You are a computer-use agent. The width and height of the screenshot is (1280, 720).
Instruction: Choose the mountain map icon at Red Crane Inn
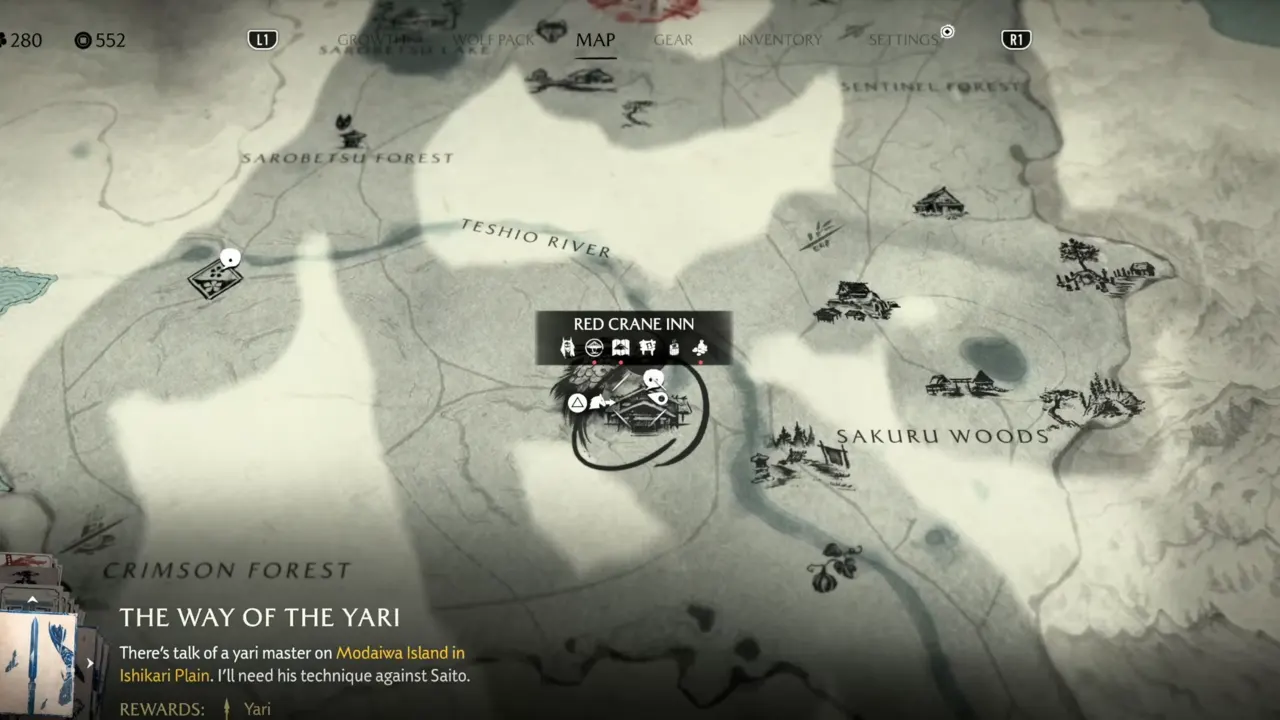click(621, 348)
